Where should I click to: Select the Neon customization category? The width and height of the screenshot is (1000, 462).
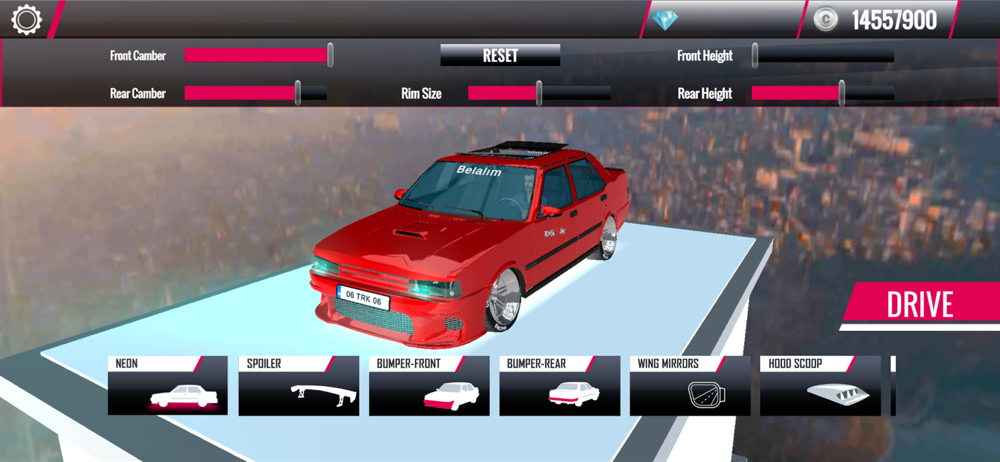tap(168, 386)
